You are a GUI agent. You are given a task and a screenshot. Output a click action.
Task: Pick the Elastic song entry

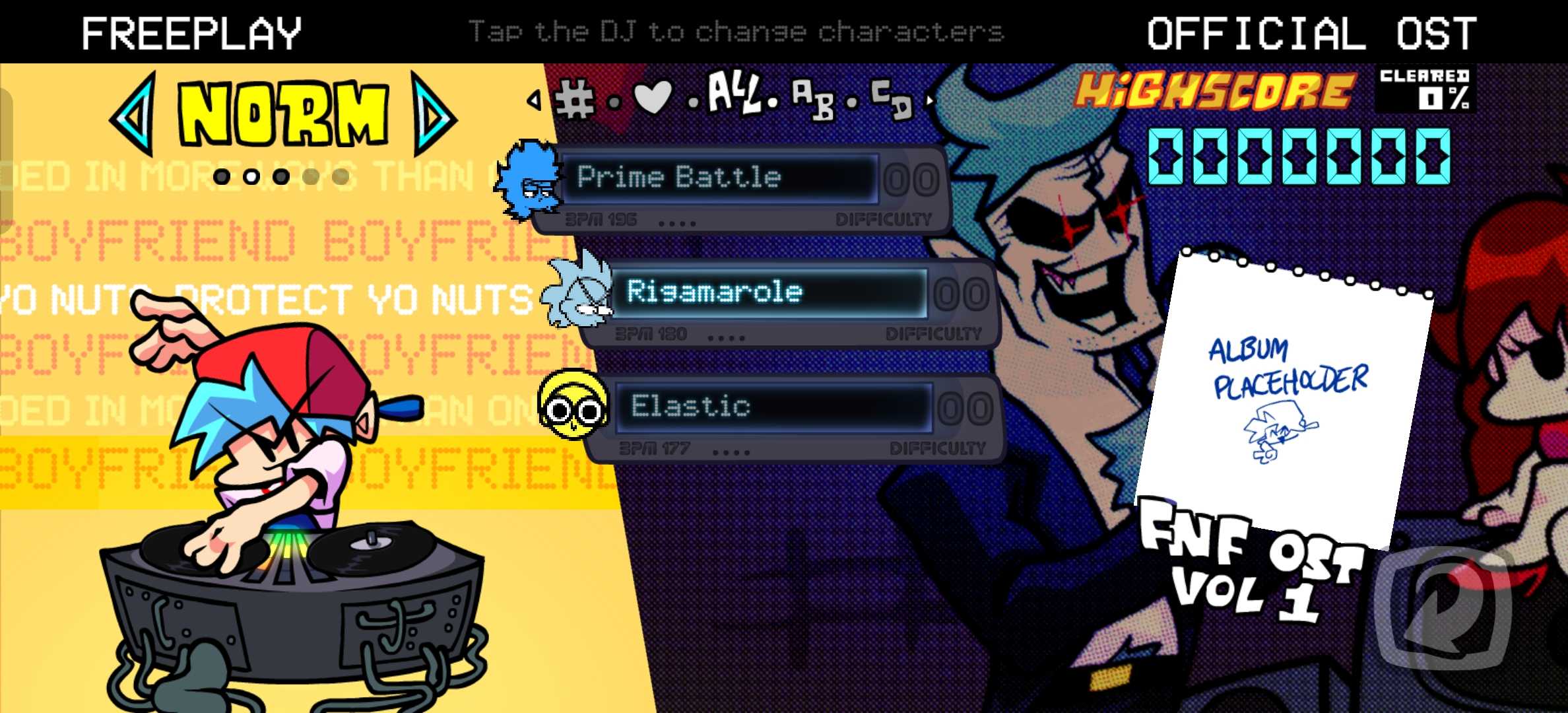tap(772, 407)
